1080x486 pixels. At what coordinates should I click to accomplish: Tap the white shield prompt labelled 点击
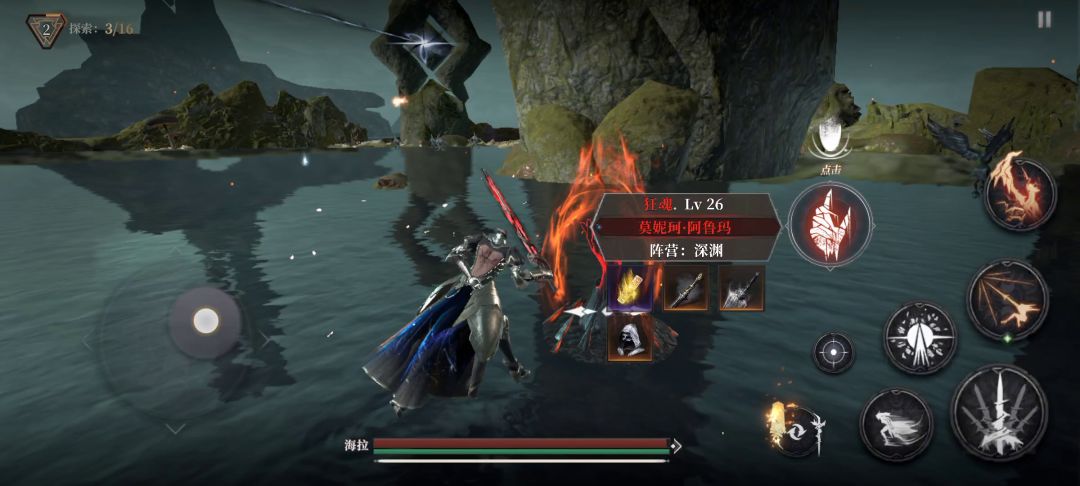(x=830, y=138)
